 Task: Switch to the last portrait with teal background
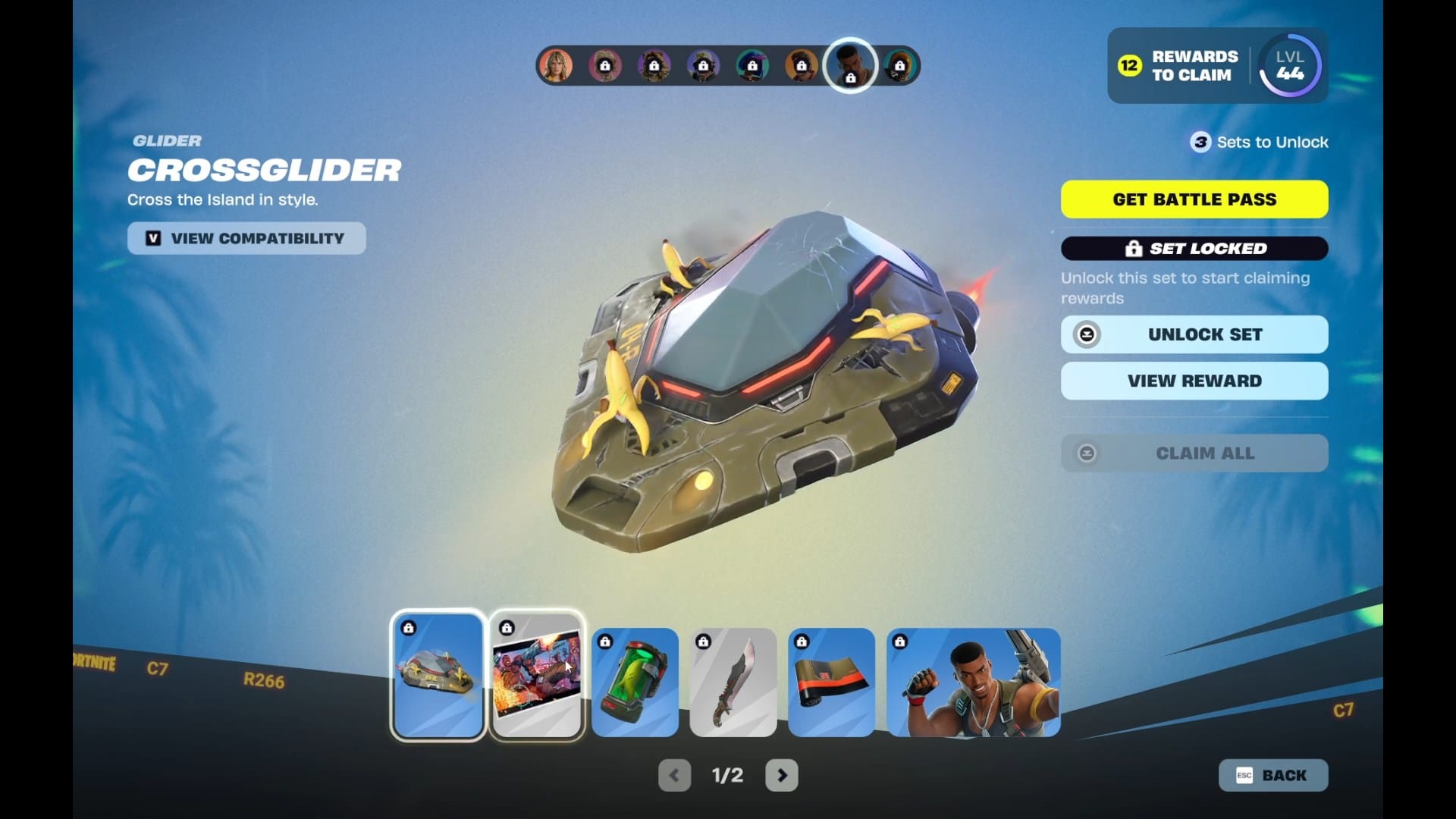pyautogui.click(x=899, y=66)
